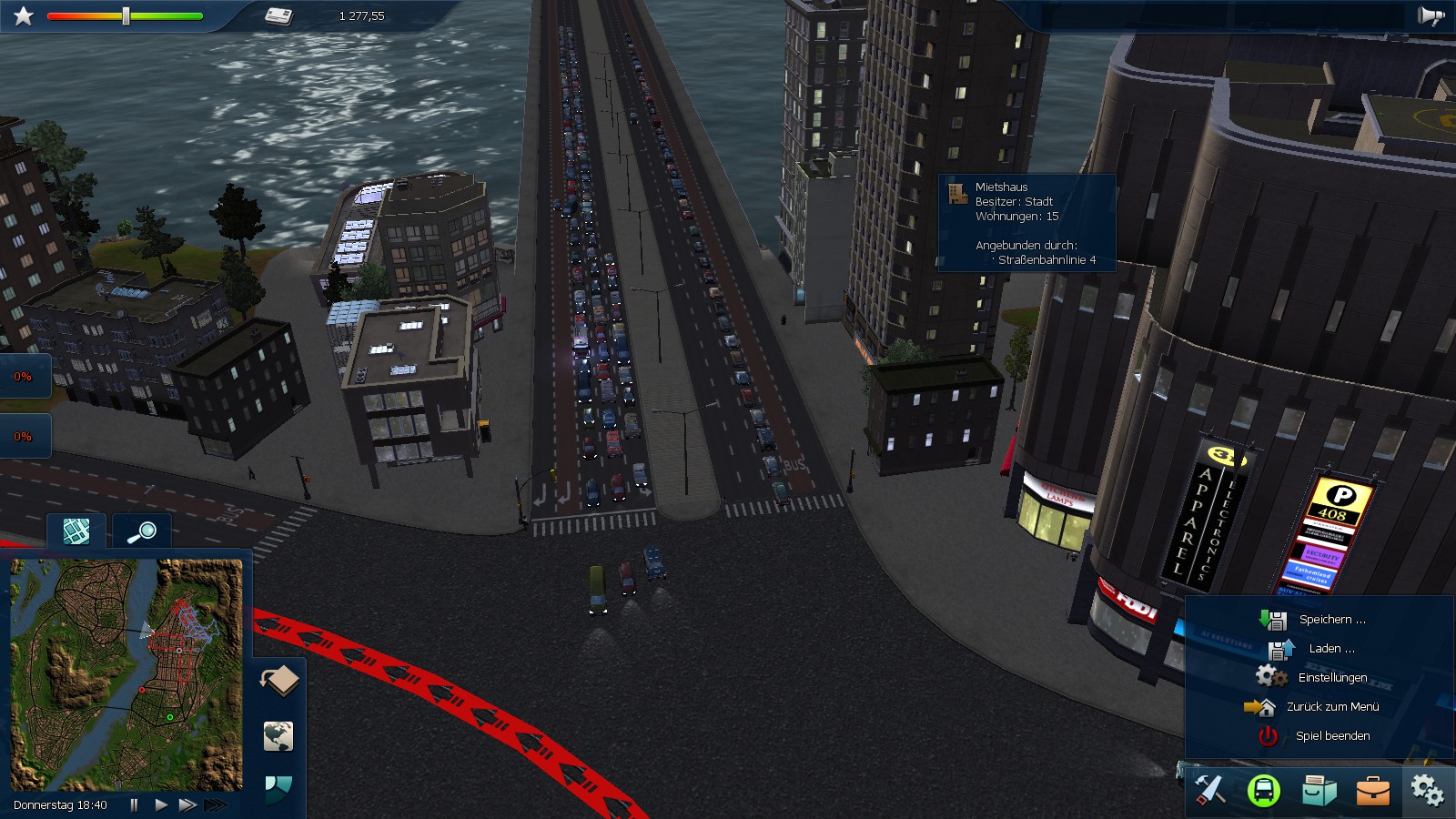The height and width of the screenshot is (819, 1456).
Task: Click the globe map view button
Action: pyautogui.click(x=278, y=735)
